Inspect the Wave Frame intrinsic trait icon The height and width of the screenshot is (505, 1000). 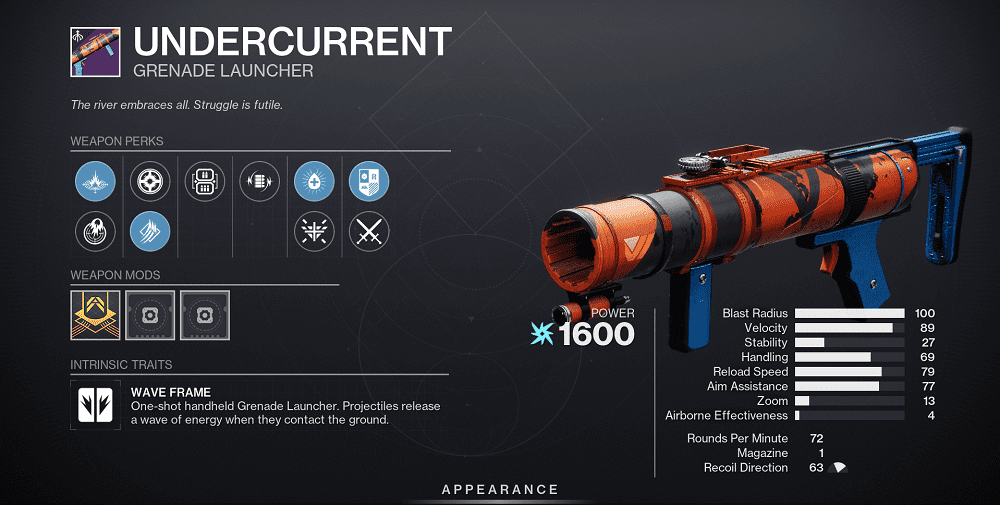click(x=96, y=404)
